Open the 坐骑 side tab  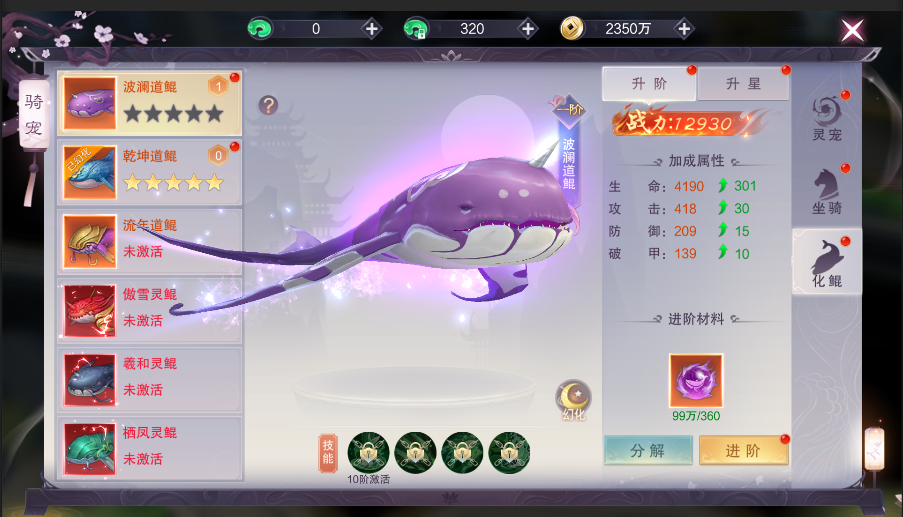[826, 188]
